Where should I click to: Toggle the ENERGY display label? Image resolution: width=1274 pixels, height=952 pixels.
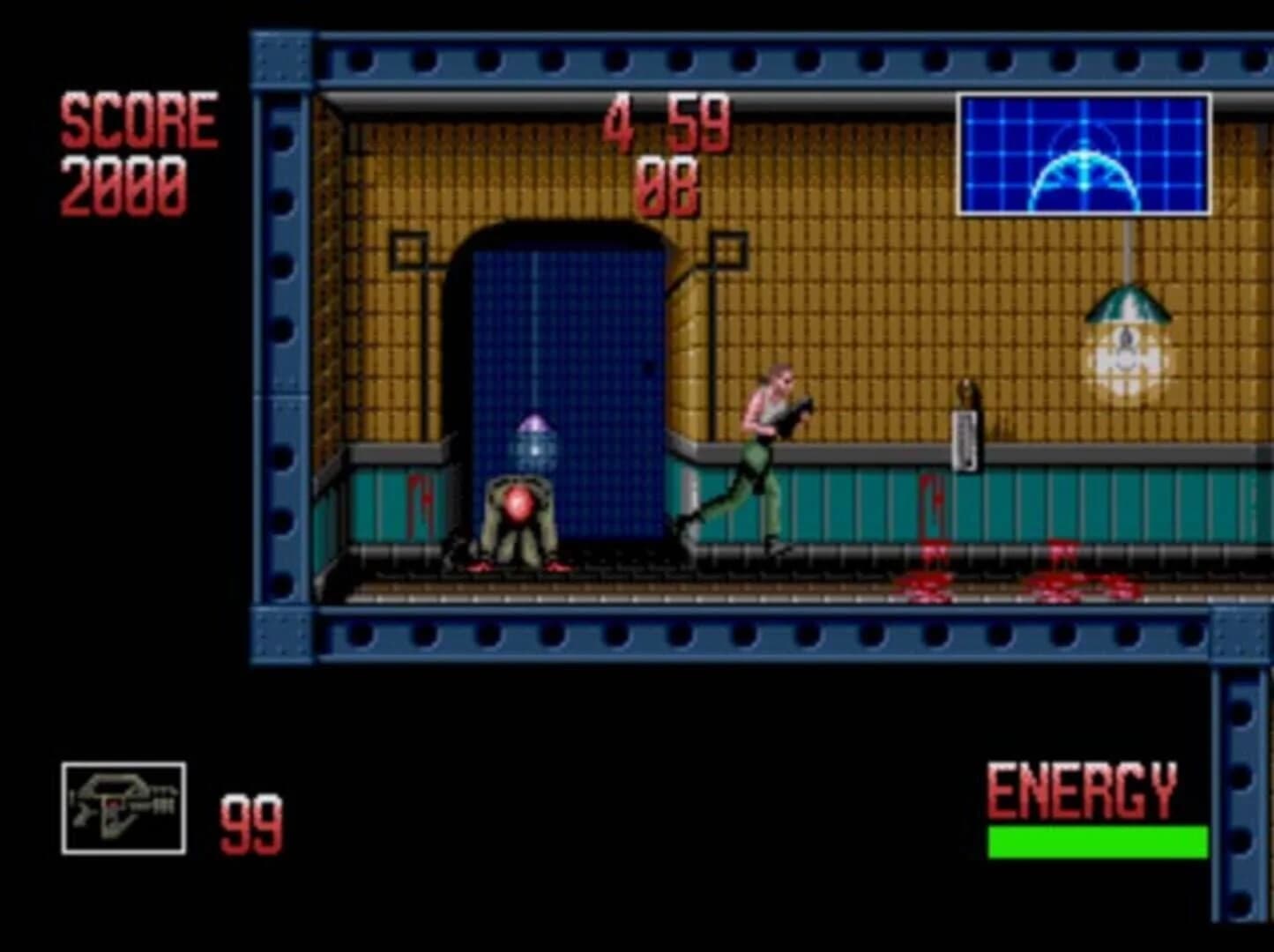[1084, 789]
